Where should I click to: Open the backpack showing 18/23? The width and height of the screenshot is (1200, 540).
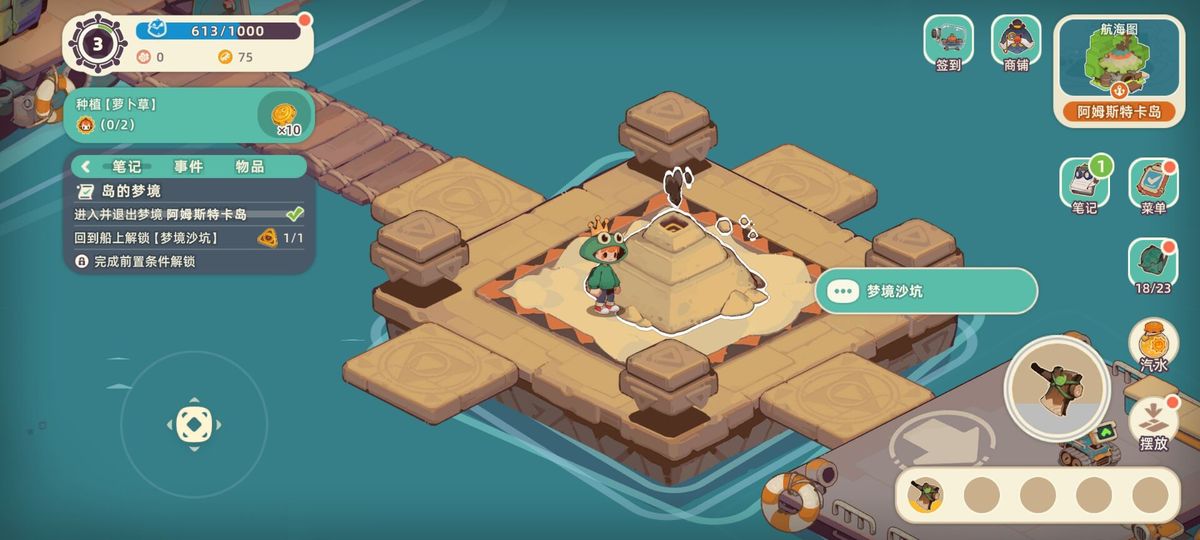[x=1153, y=263]
